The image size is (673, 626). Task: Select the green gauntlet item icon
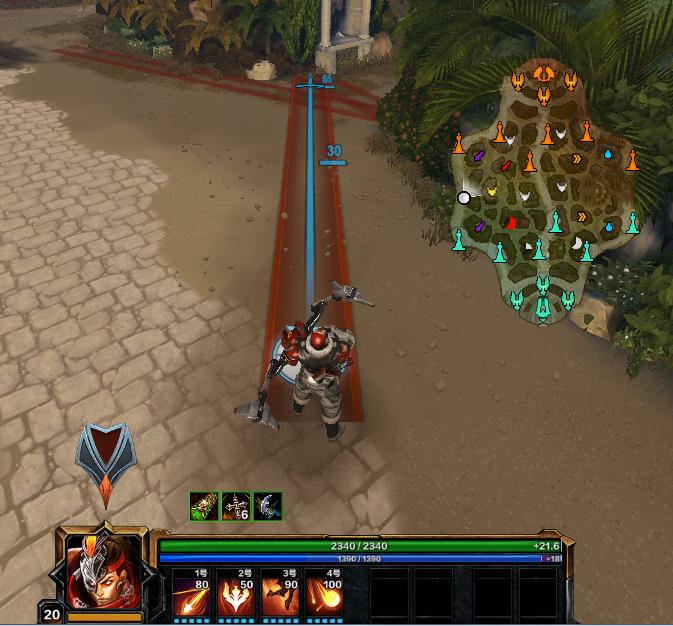pos(204,506)
